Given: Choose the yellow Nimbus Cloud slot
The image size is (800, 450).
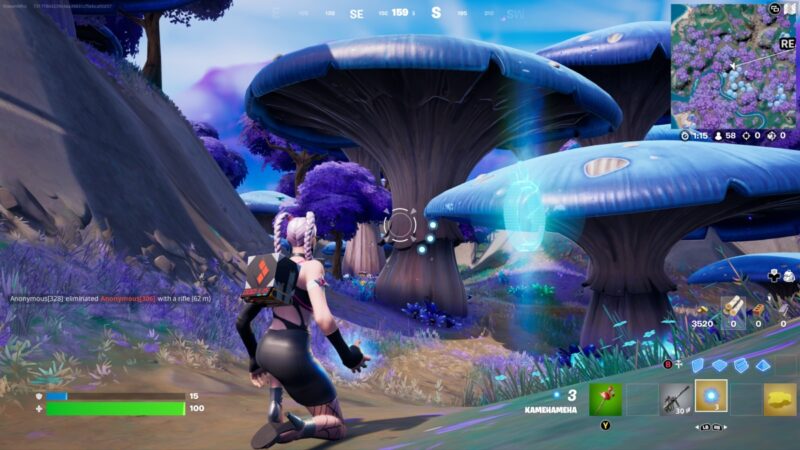Looking at the screenshot, I should [x=780, y=399].
